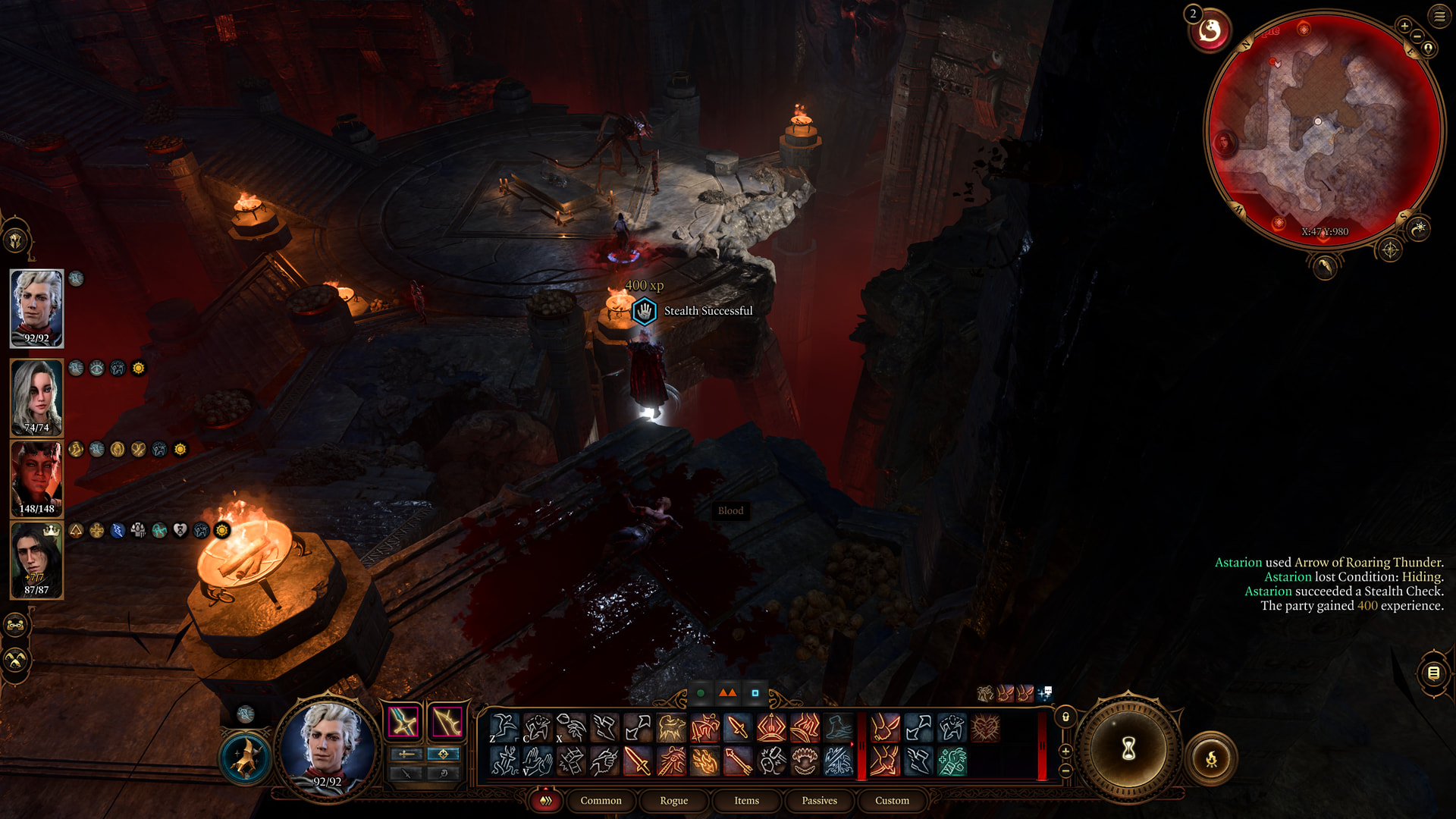Screen dimensions: 1456x819
Task: Open the Rogue actions tab
Action: [x=673, y=801]
